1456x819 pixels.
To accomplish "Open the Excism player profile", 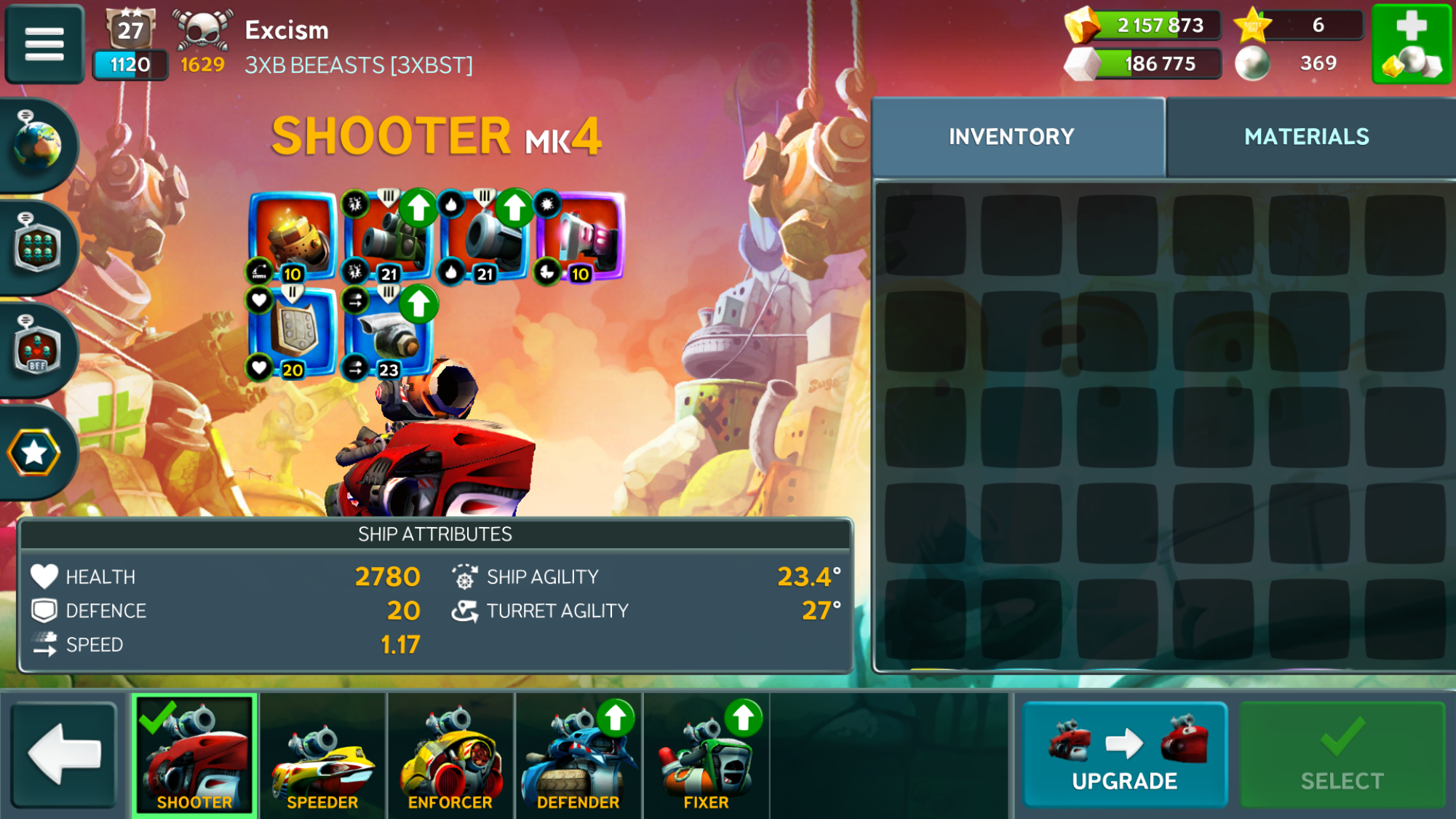I will coord(287,31).
